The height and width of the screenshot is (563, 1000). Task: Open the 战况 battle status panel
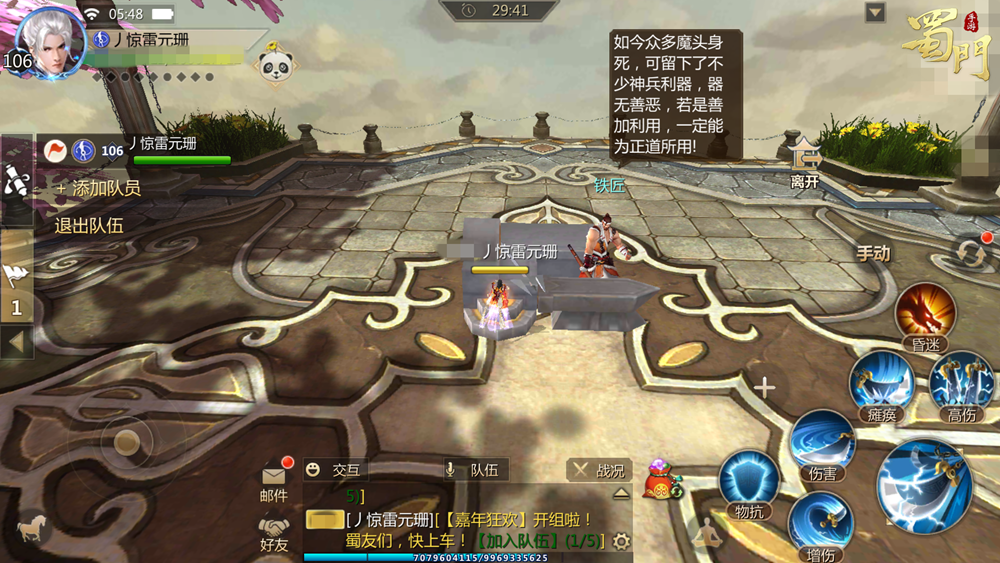point(598,470)
